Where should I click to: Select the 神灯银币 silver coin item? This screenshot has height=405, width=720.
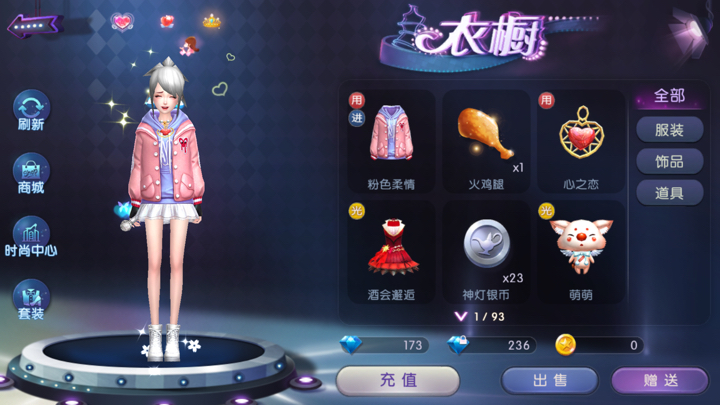click(x=487, y=251)
